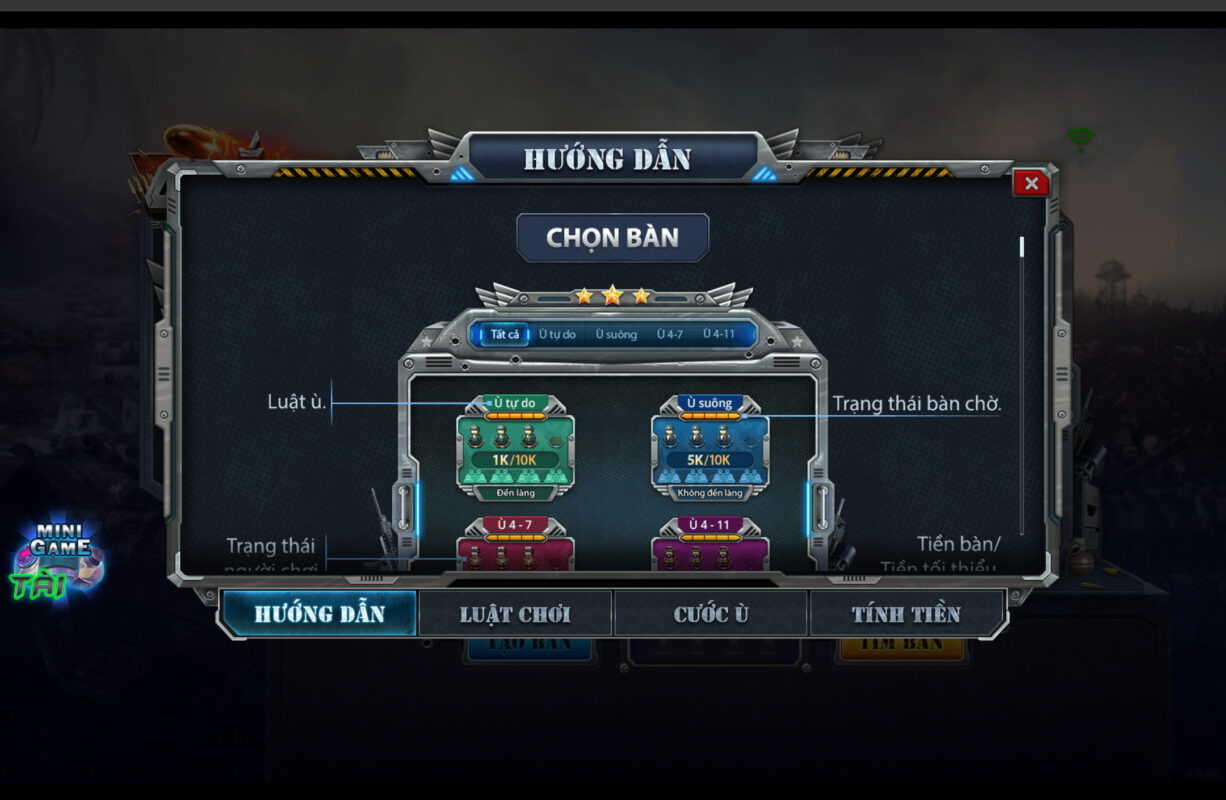Show the Cược Ù tab

(711, 613)
